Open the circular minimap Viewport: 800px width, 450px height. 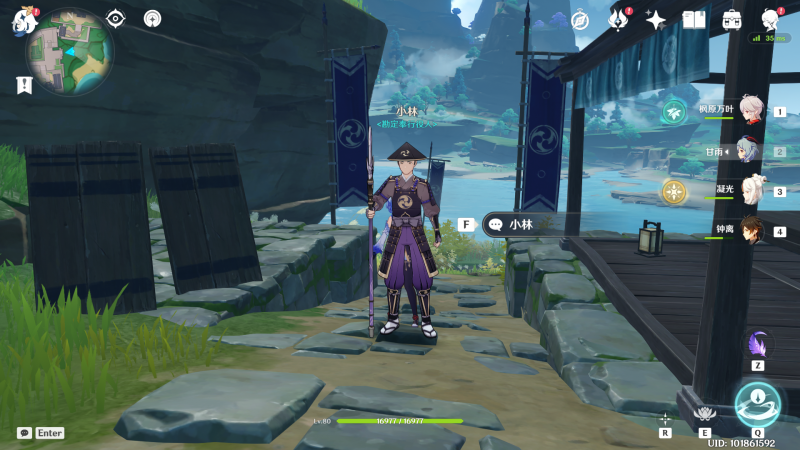tap(69, 51)
